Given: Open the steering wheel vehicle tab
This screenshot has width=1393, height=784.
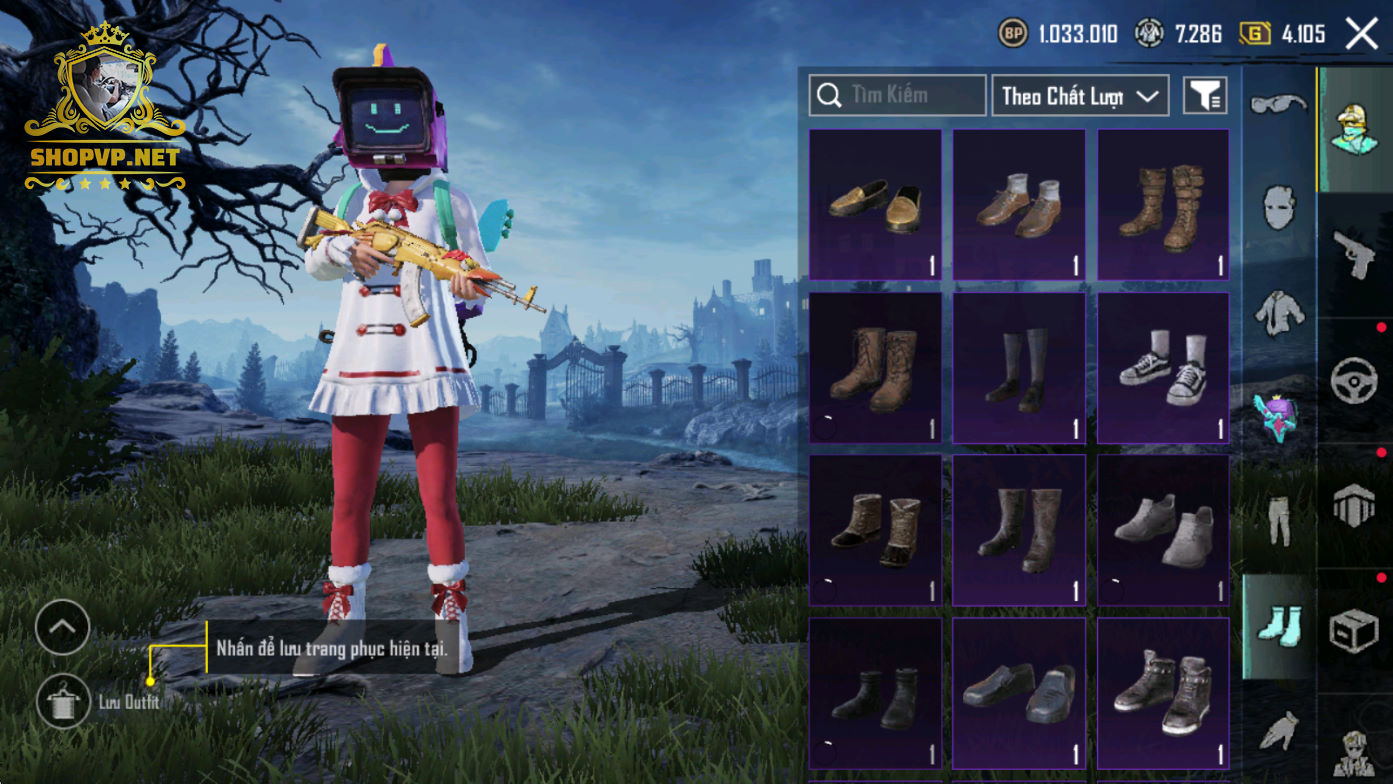Looking at the screenshot, I should 1355,380.
